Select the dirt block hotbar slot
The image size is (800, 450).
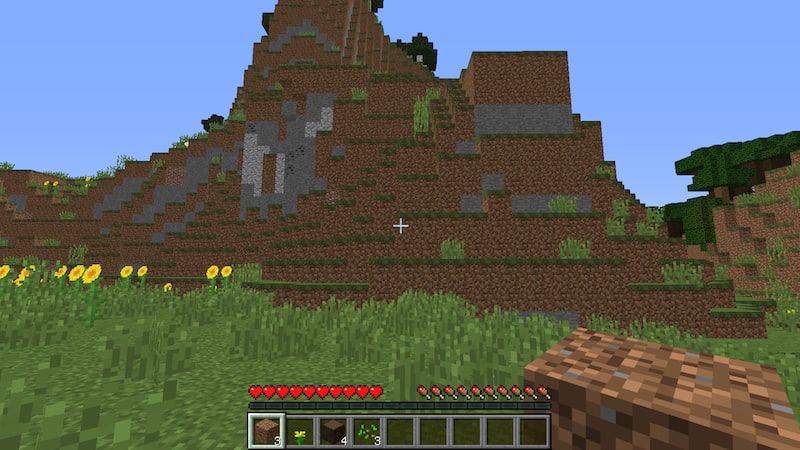(267, 431)
